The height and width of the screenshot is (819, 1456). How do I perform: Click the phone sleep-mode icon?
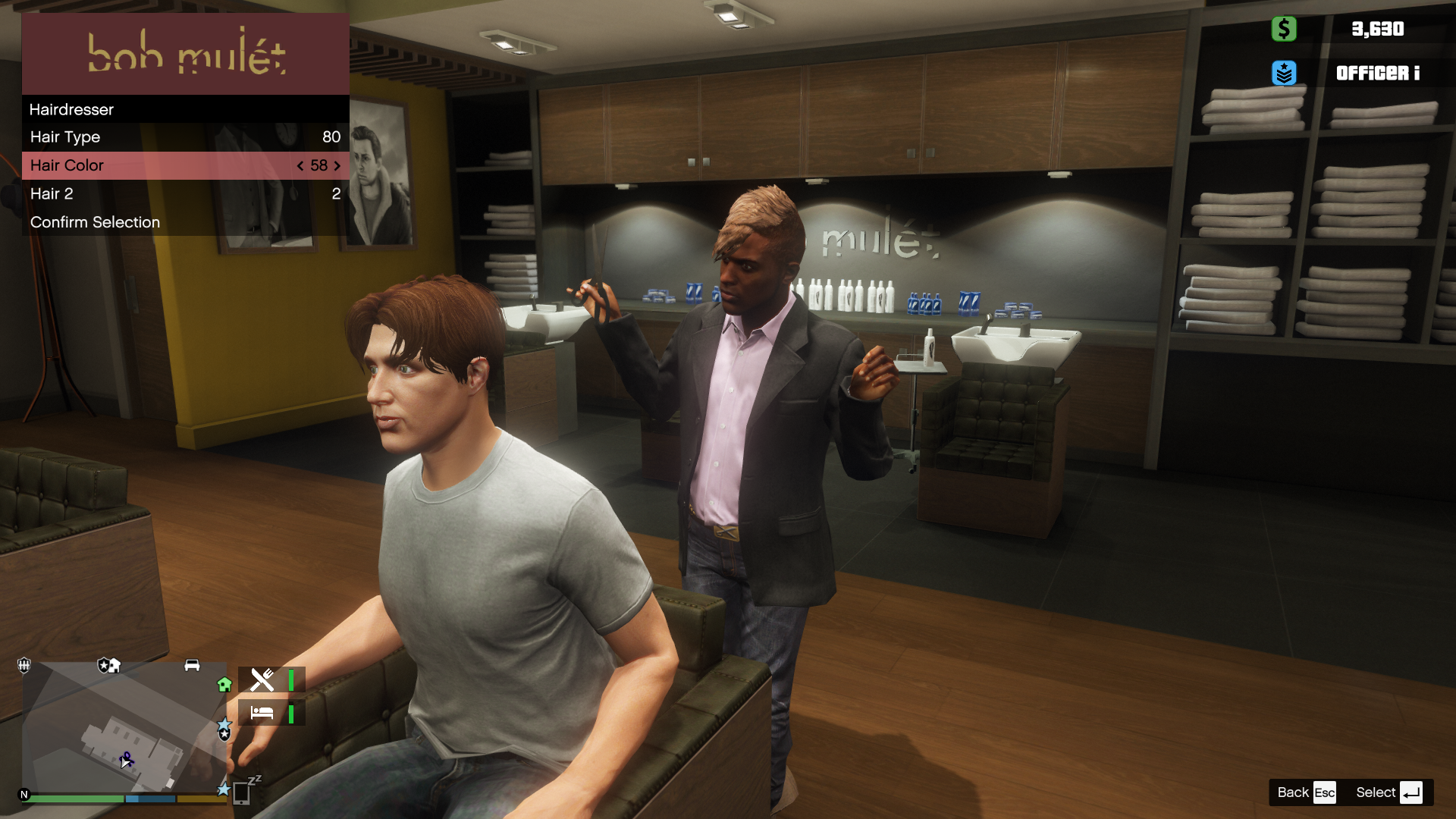243,792
